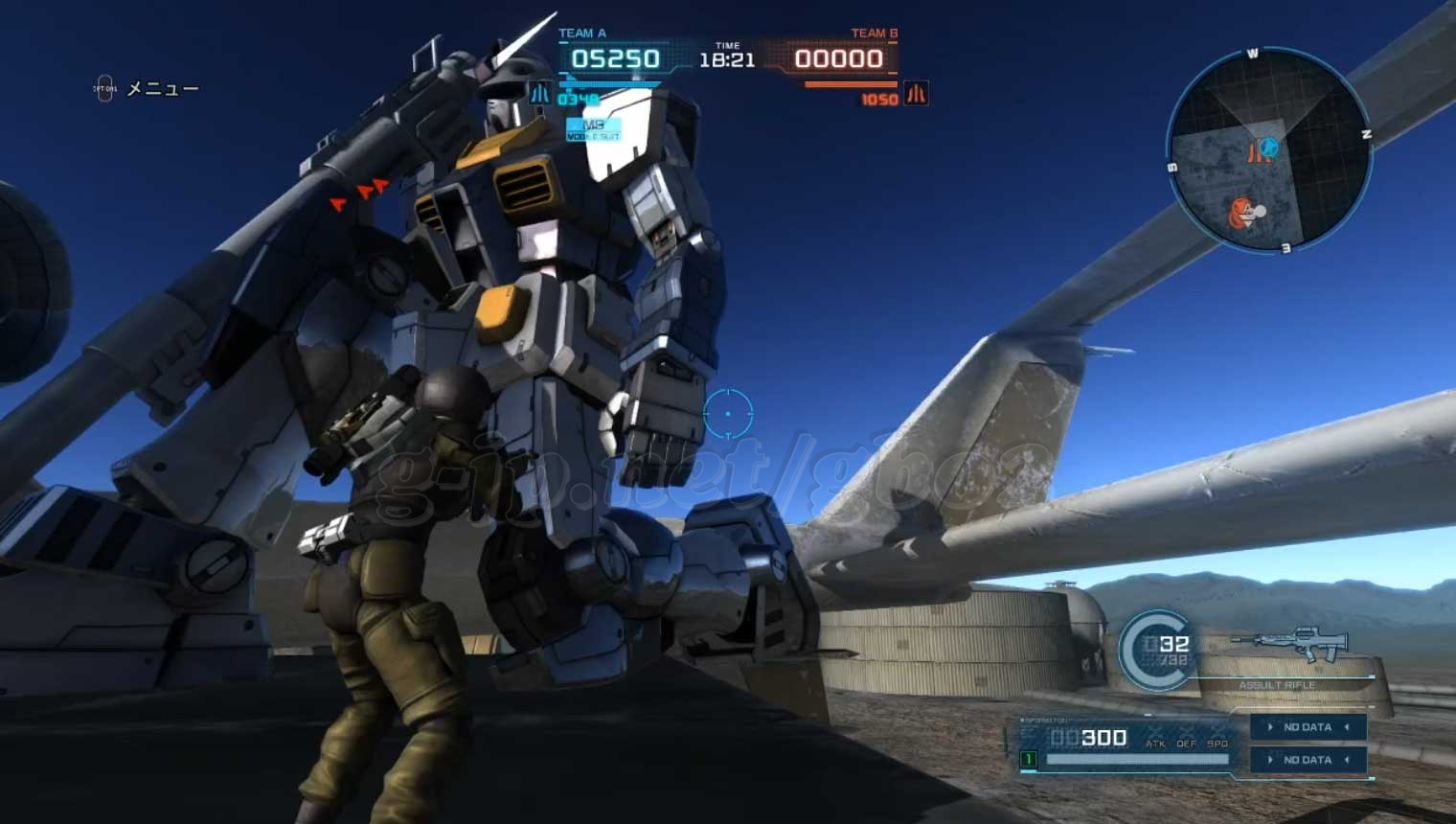Click the MS Mobile Suit tag
The height and width of the screenshot is (824, 1456).
tap(594, 129)
